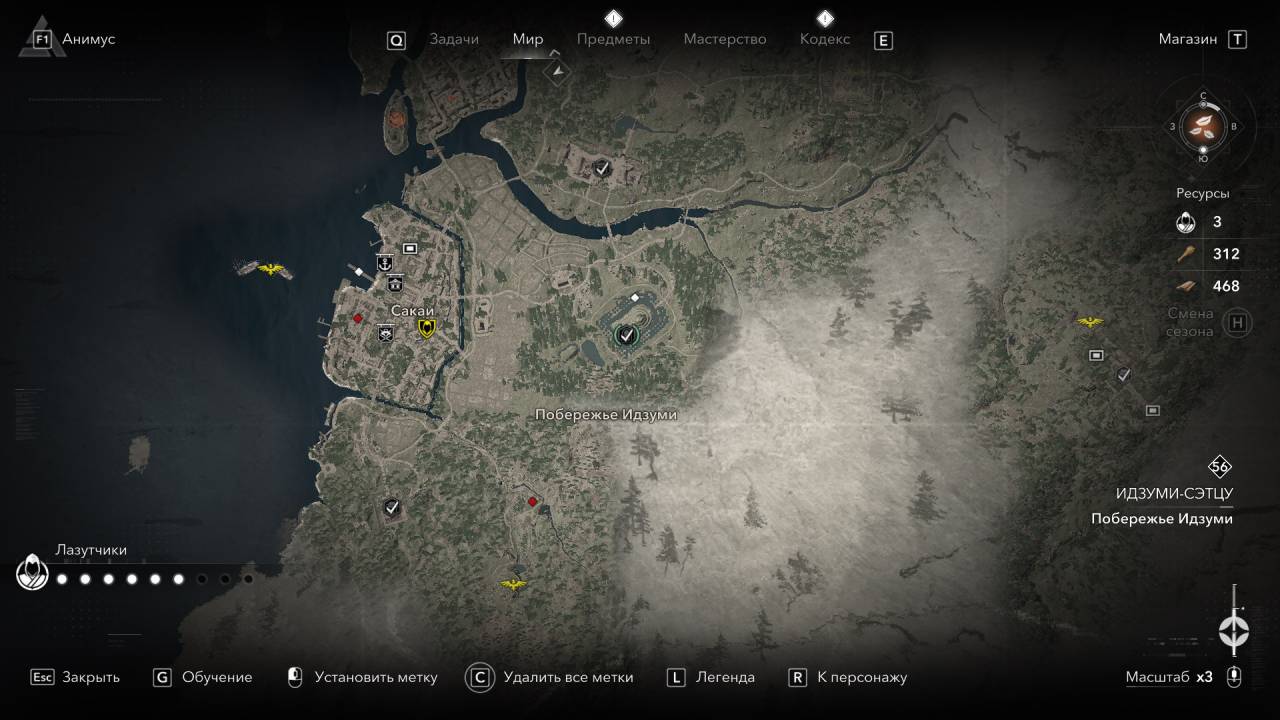The width and height of the screenshot is (1280, 720).
Task: Show the Кодекс tab
Action: pos(825,39)
